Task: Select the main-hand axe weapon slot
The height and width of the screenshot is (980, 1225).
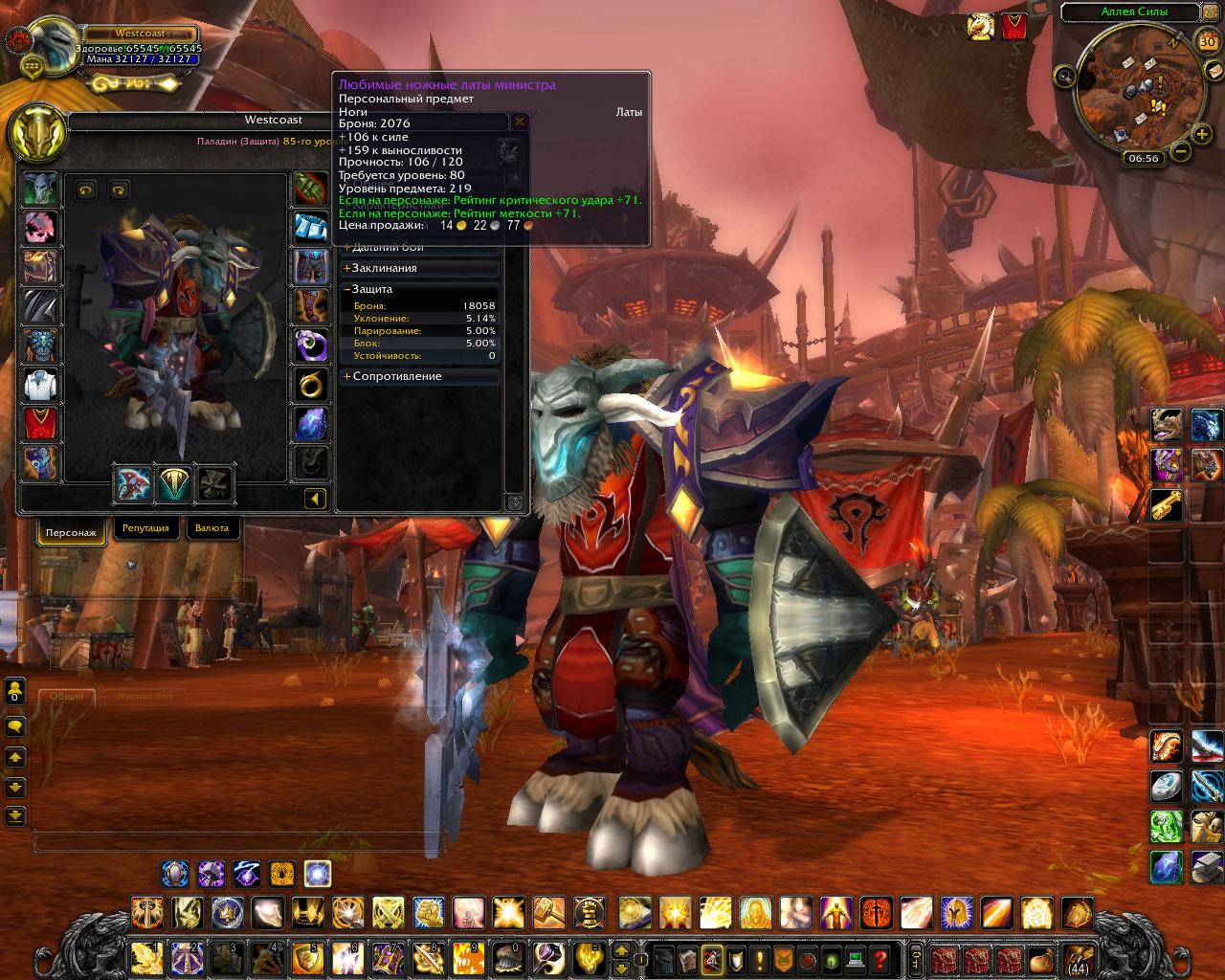Action: tap(133, 484)
